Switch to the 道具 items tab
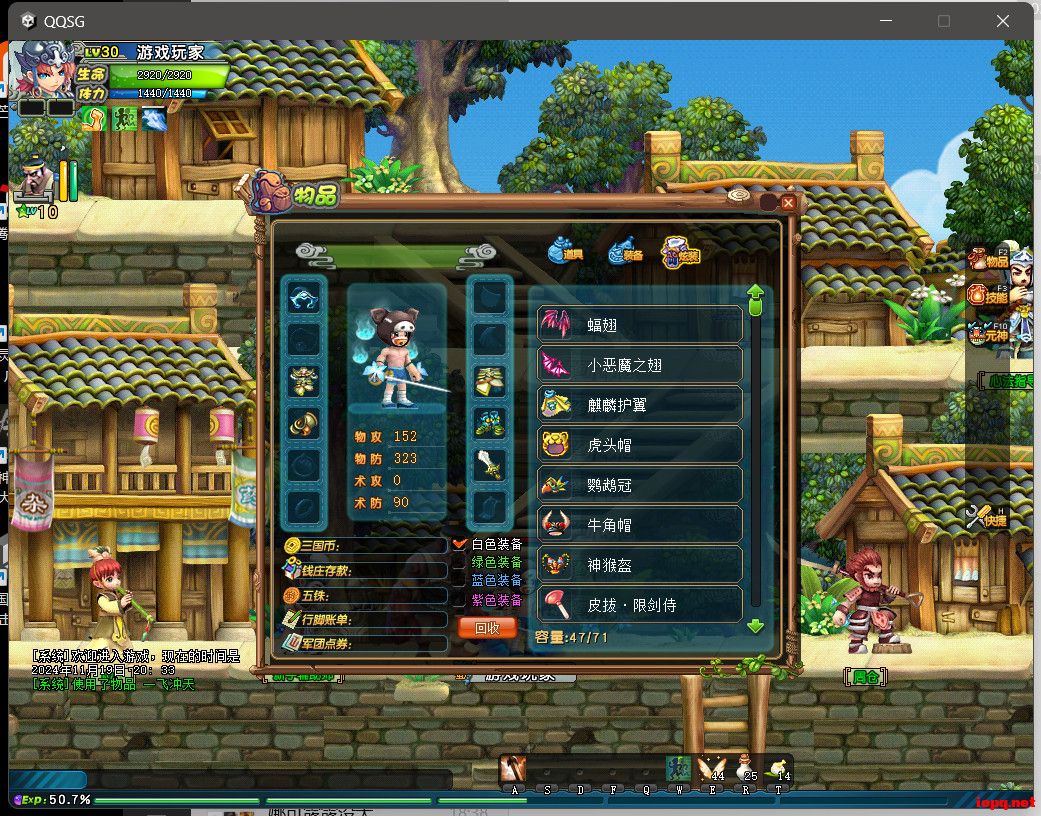 tap(565, 251)
